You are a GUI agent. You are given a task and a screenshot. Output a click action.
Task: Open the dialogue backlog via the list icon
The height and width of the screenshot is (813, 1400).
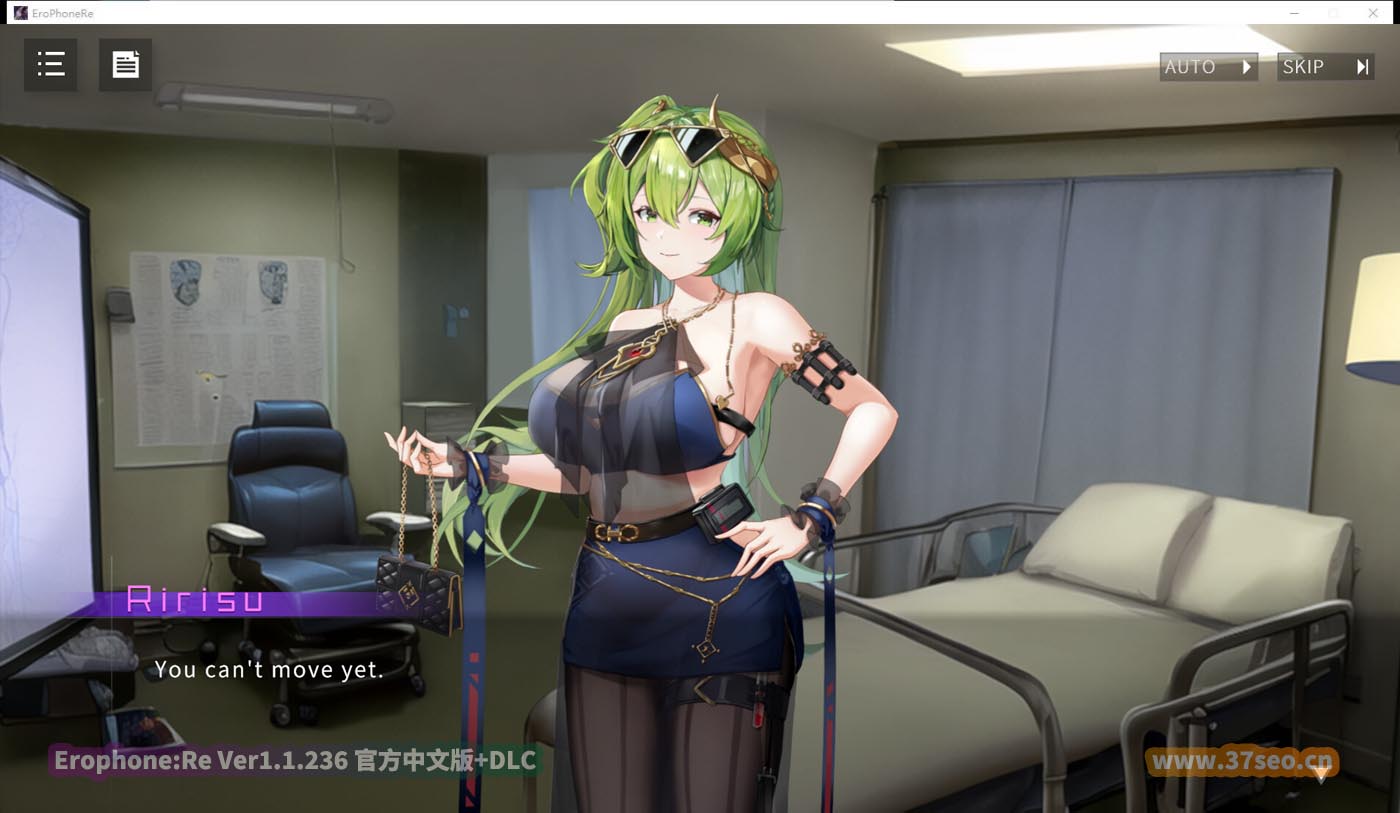coord(50,64)
